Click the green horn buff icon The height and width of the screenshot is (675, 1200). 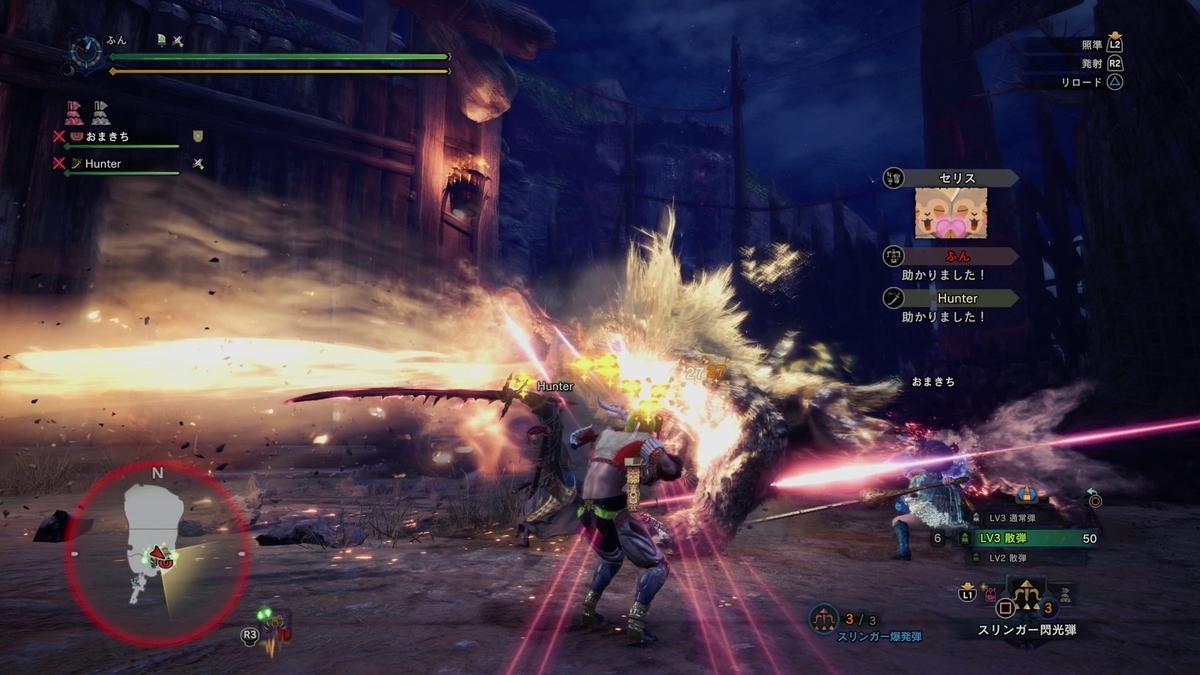tap(161, 41)
